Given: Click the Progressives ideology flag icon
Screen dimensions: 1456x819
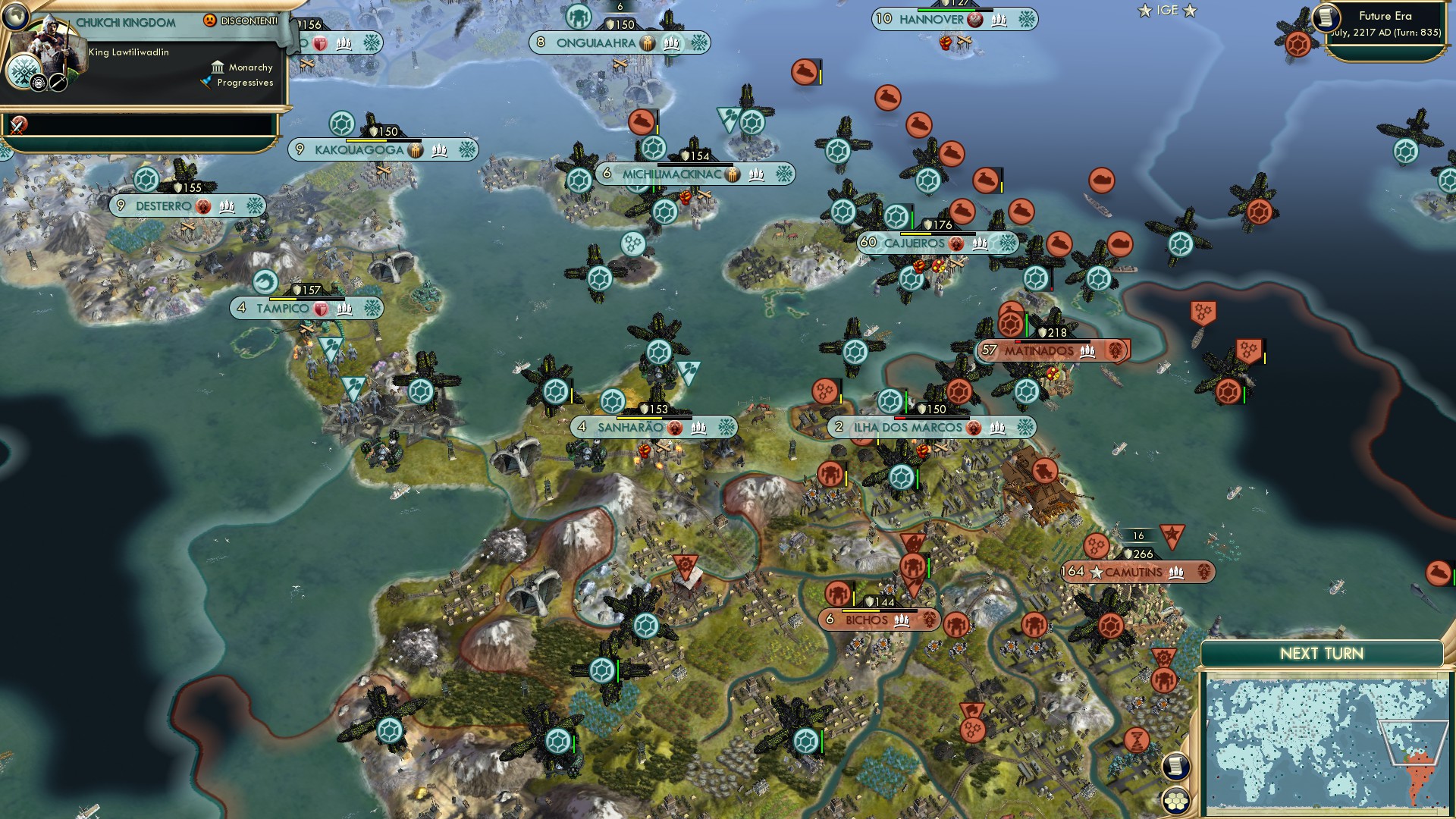Looking at the screenshot, I should coord(206,83).
